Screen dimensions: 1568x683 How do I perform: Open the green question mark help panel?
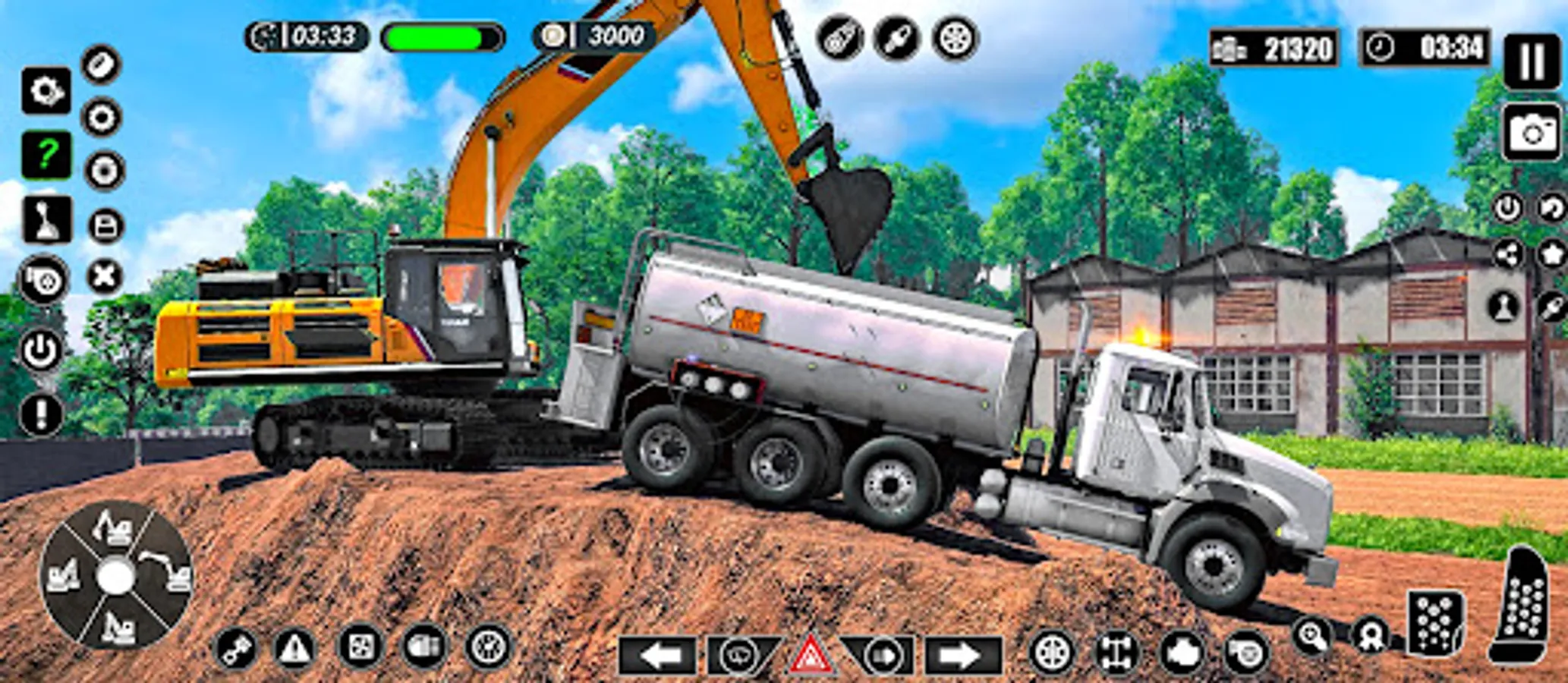point(46,156)
